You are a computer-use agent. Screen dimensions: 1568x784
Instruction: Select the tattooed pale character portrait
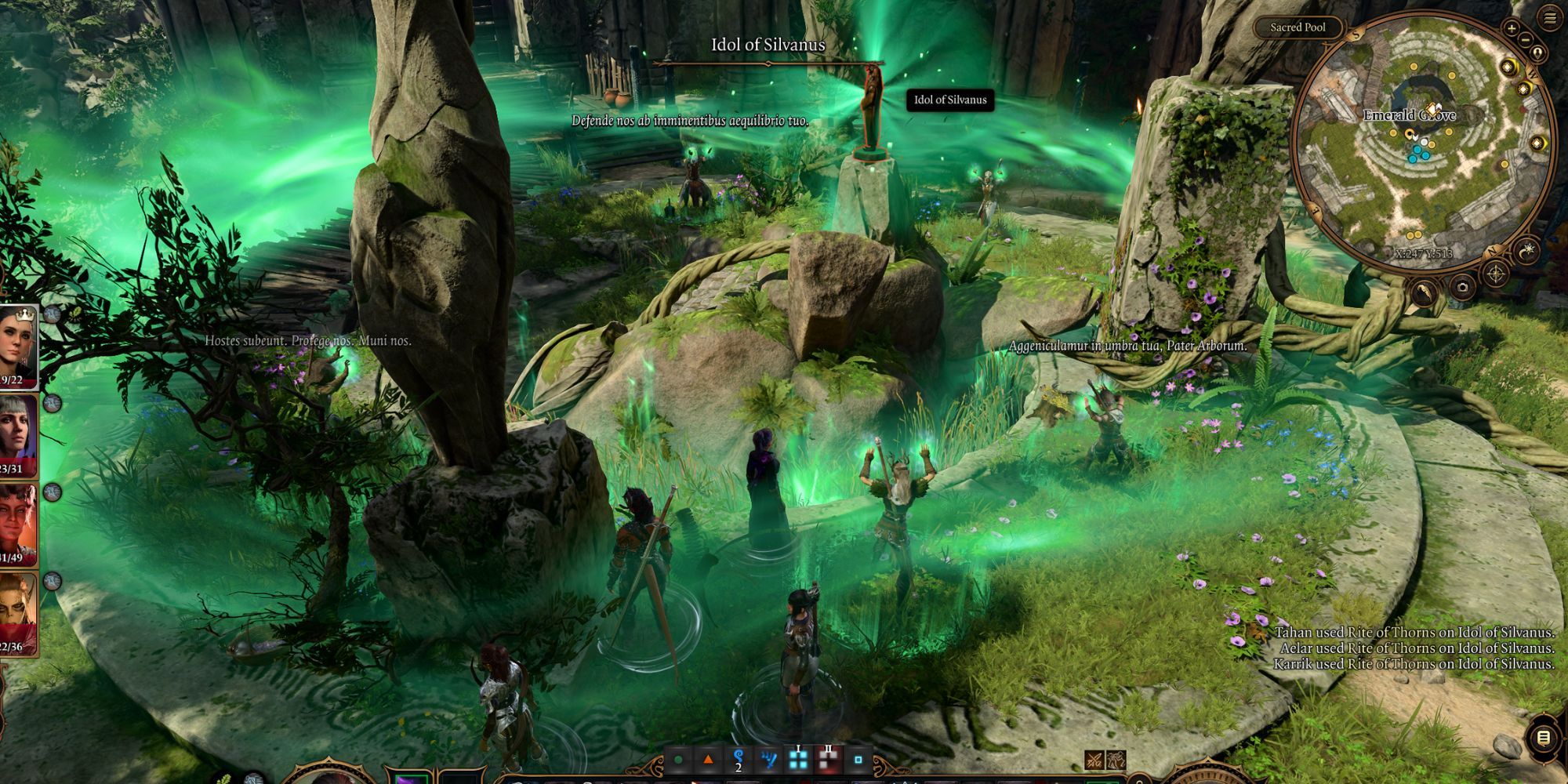pyautogui.click(x=17, y=613)
